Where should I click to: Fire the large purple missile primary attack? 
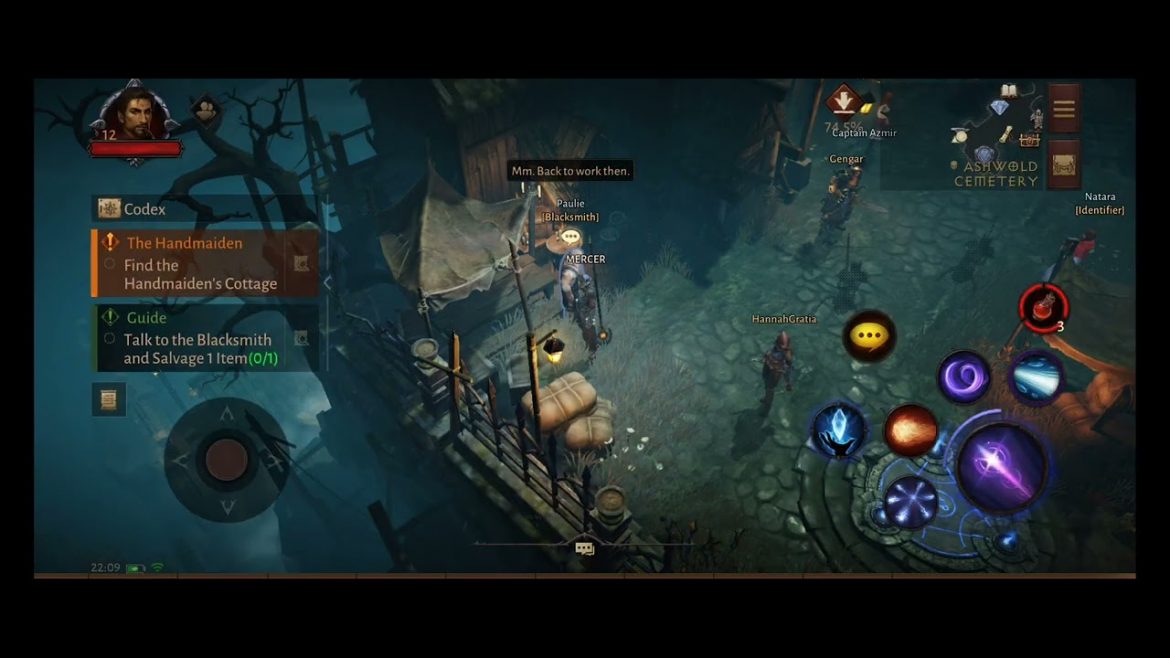coord(1001,467)
